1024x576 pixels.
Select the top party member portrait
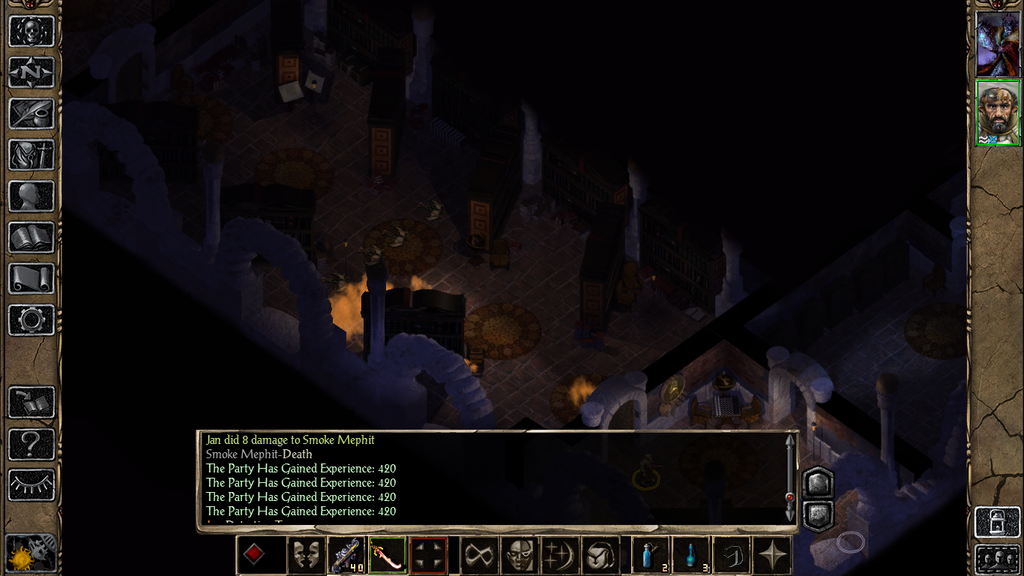coord(997,44)
